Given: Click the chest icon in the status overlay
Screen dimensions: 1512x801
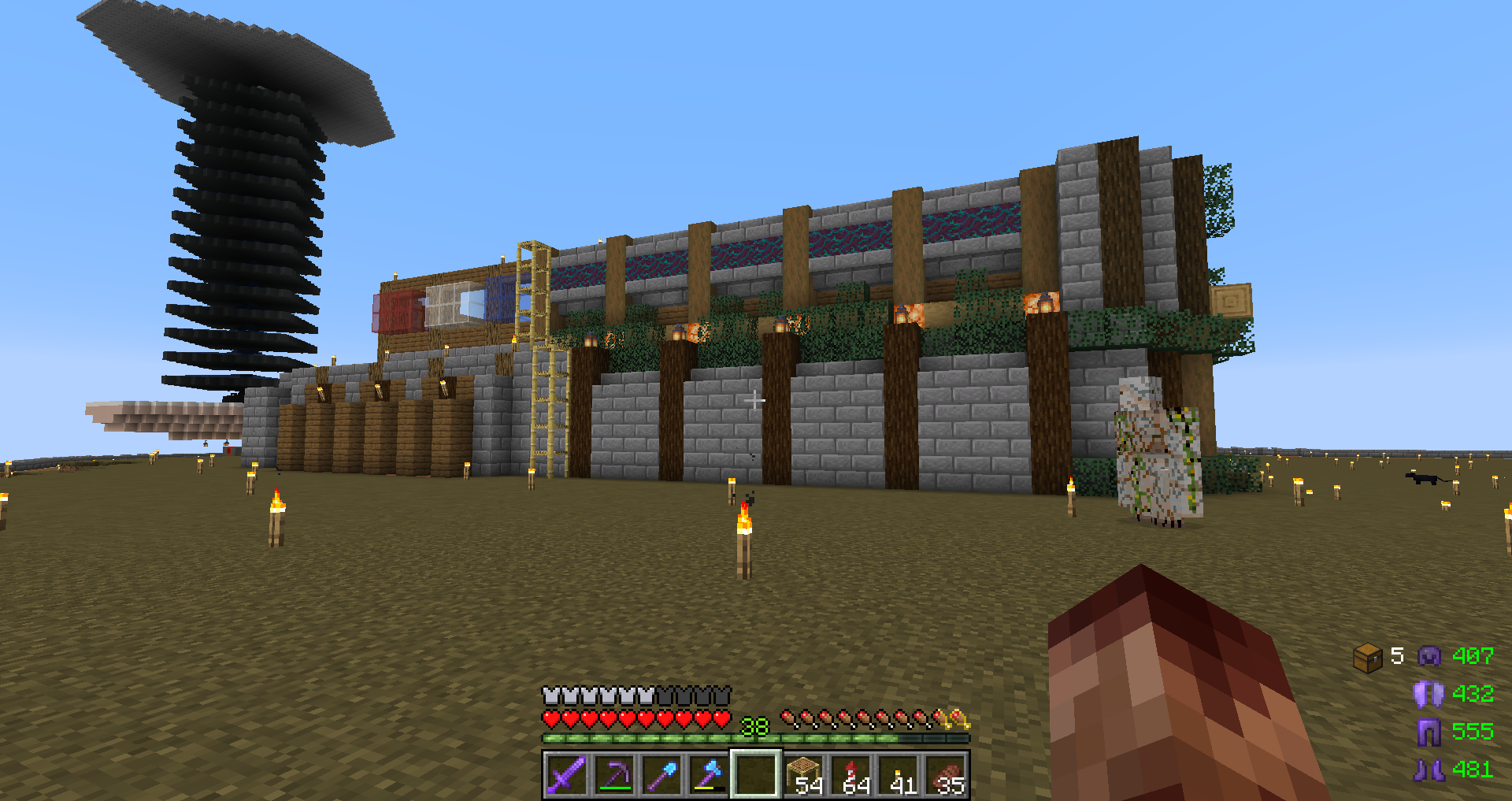Looking at the screenshot, I should tap(1368, 657).
